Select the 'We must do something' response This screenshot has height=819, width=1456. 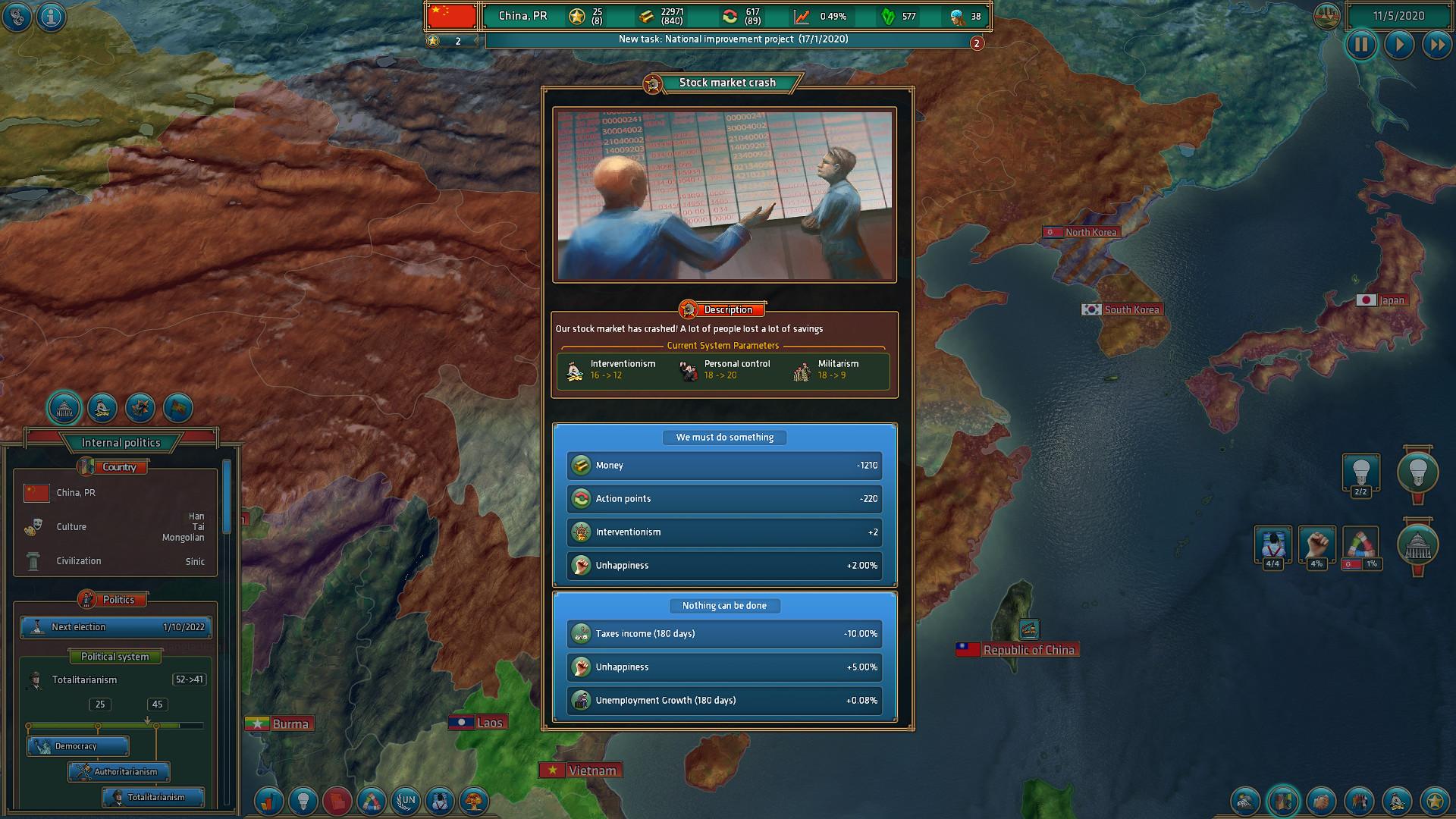(x=724, y=438)
